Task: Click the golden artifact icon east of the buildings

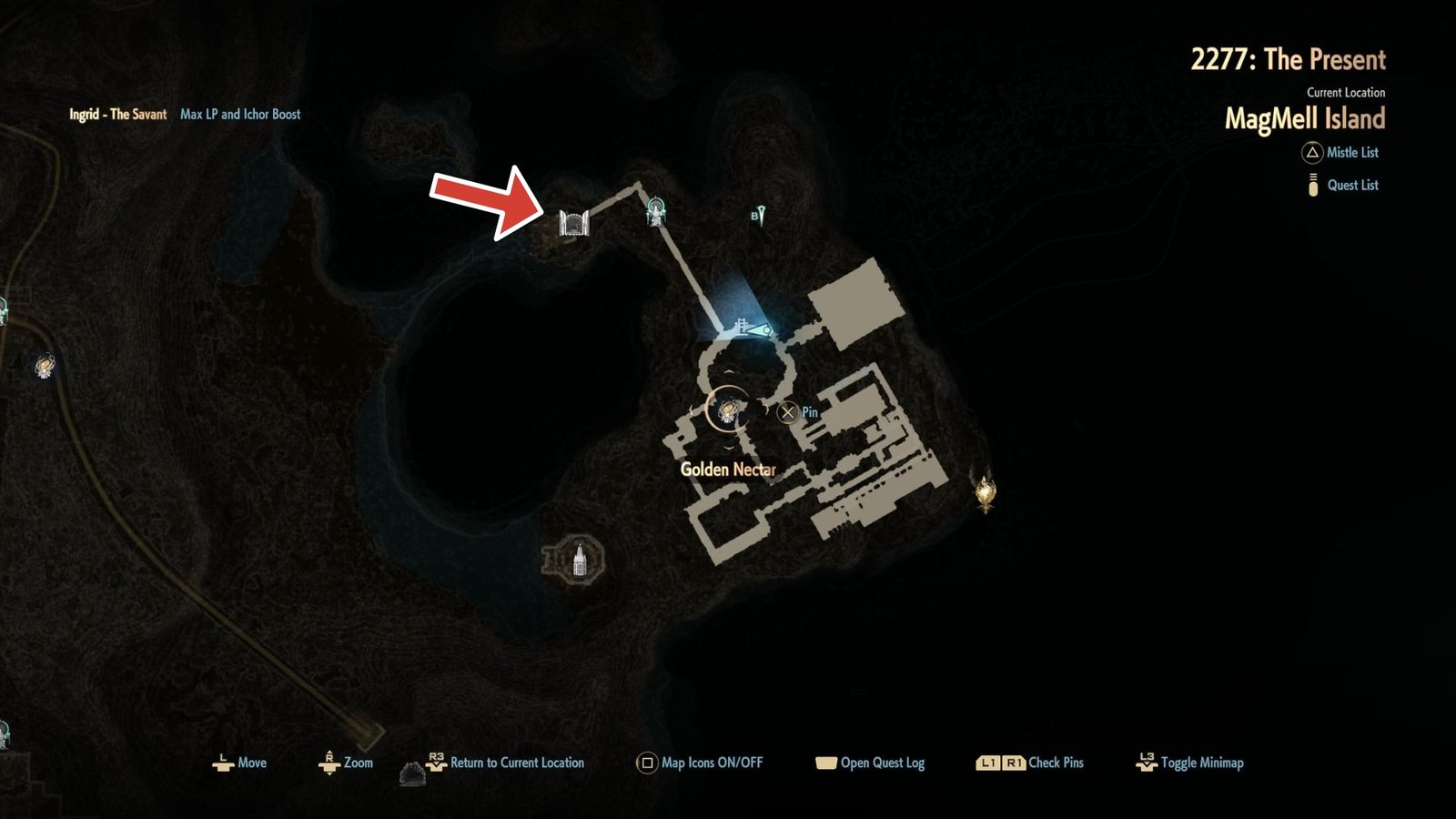Action: tap(987, 494)
